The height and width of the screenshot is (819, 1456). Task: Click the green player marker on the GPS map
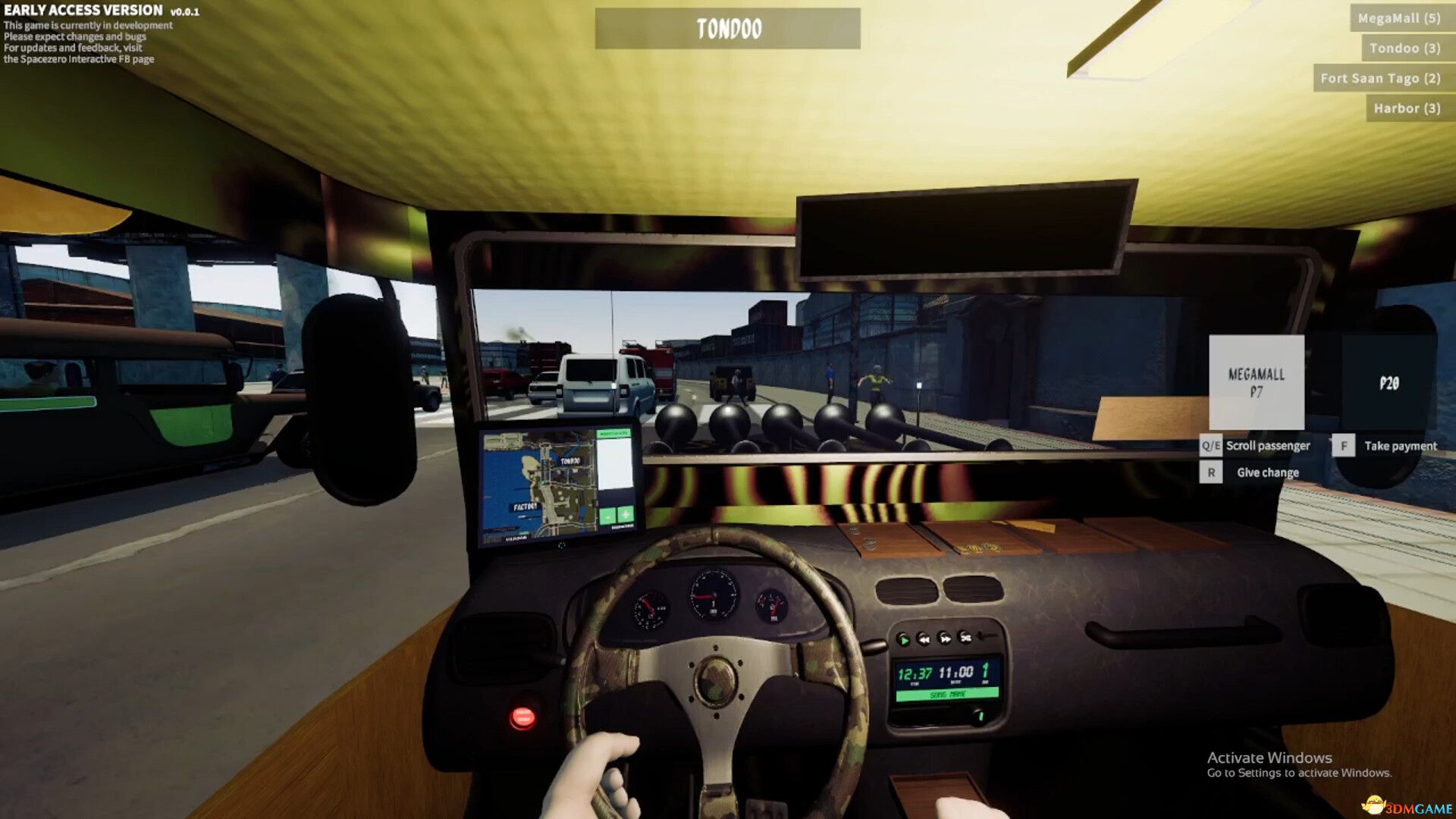click(x=543, y=484)
